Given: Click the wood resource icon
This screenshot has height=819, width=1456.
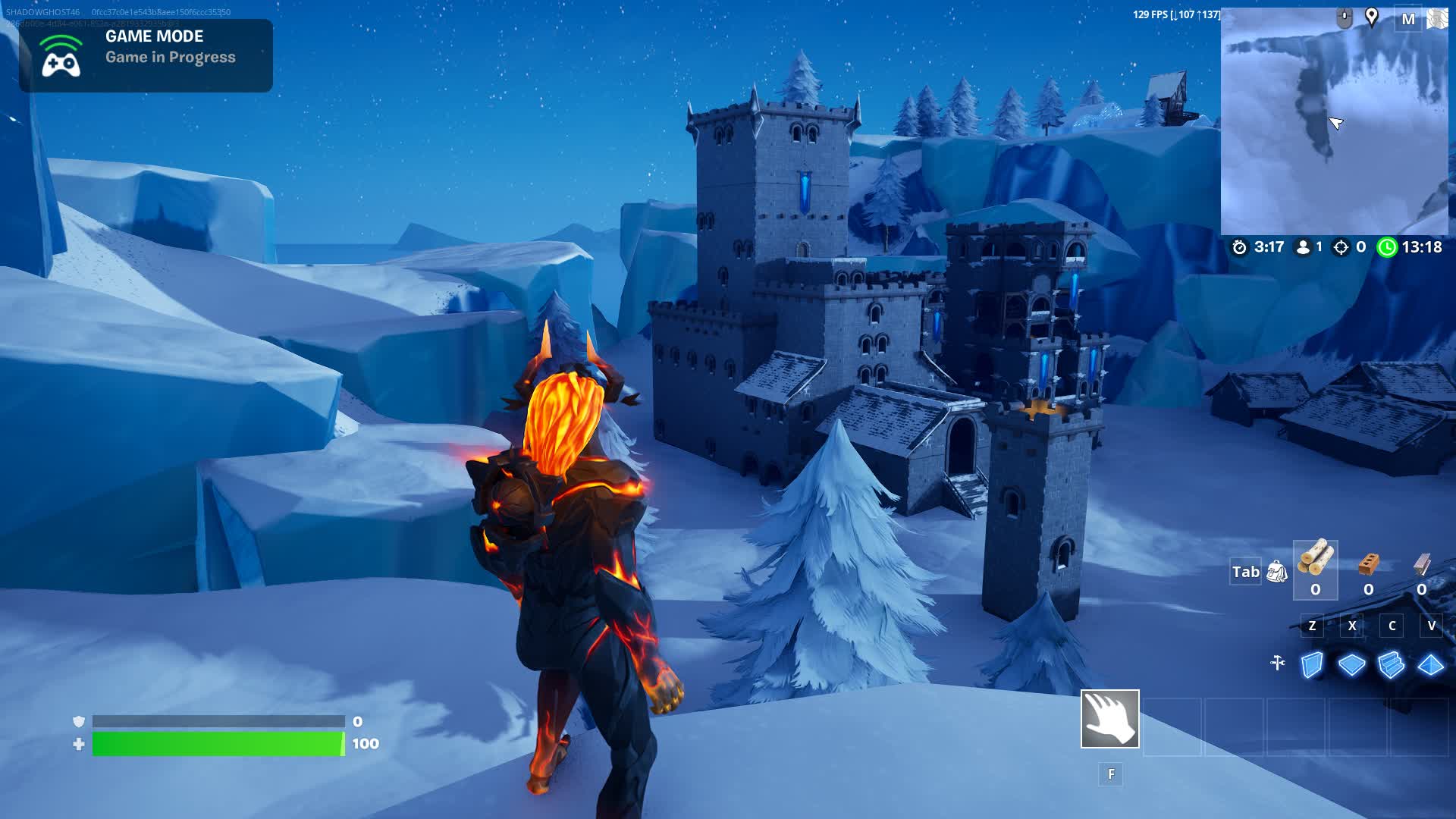Looking at the screenshot, I should coord(1314,560).
